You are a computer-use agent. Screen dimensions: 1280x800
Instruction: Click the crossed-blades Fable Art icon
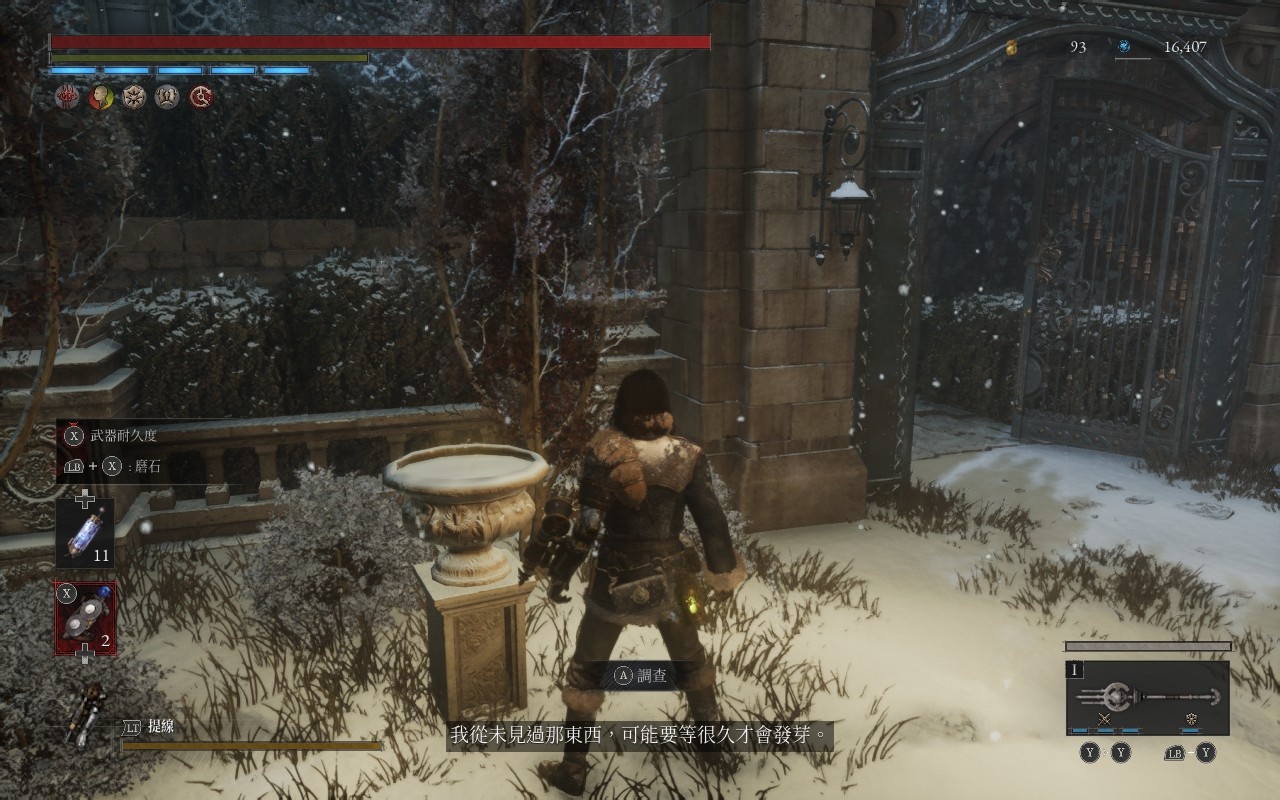click(1105, 719)
